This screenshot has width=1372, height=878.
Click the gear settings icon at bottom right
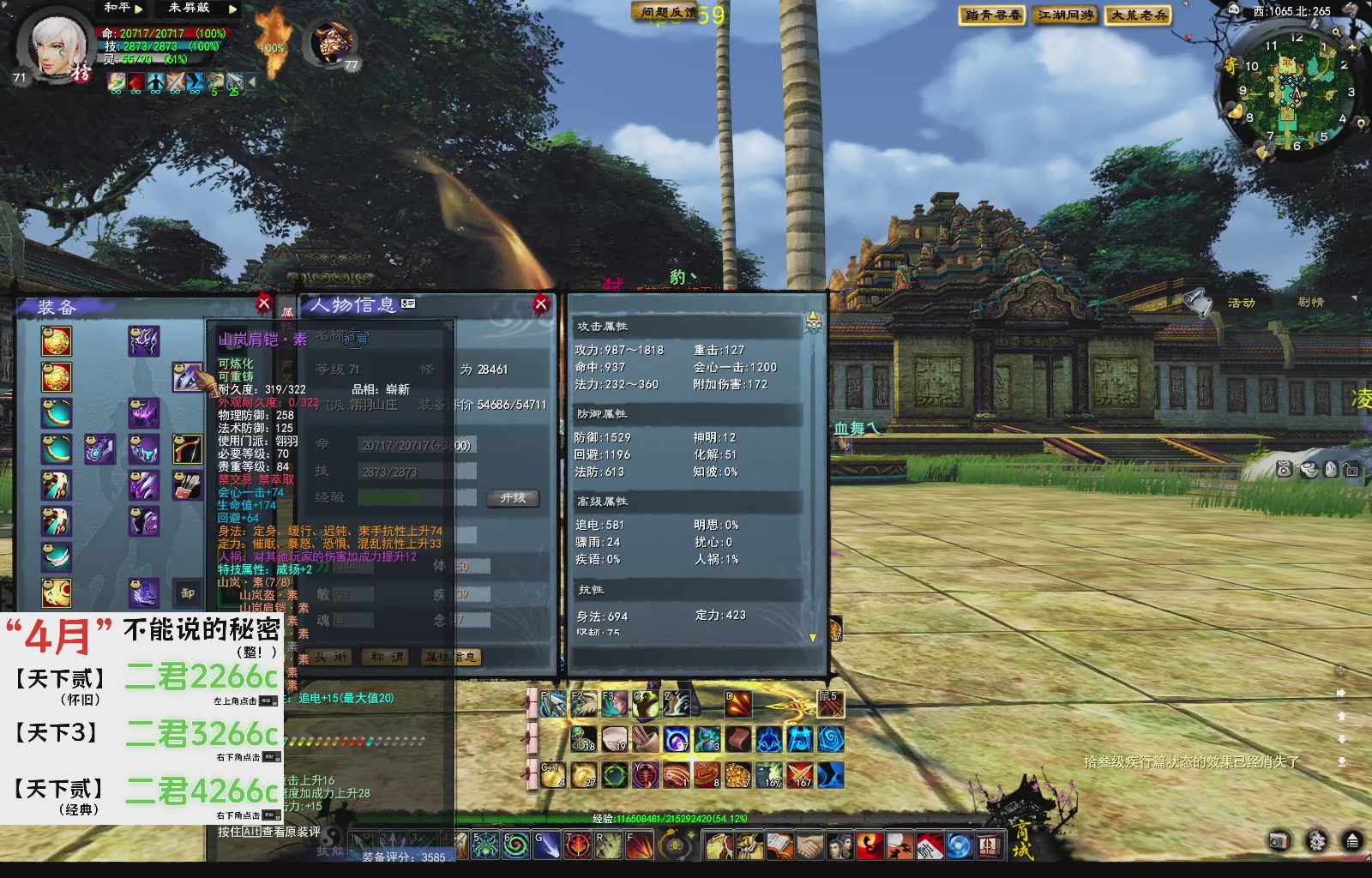(x=1317, y=840)
